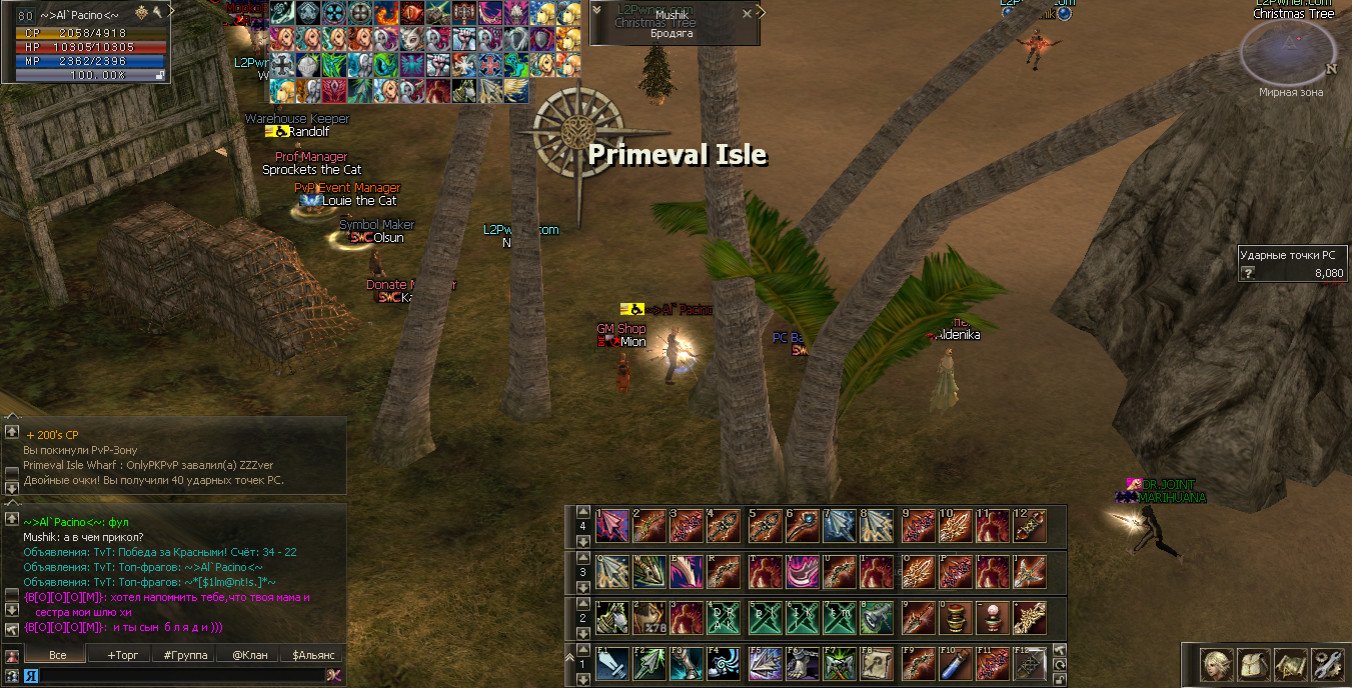Open the character status menu icon
Screen dimensions: 1352x688
[1215, 664]
